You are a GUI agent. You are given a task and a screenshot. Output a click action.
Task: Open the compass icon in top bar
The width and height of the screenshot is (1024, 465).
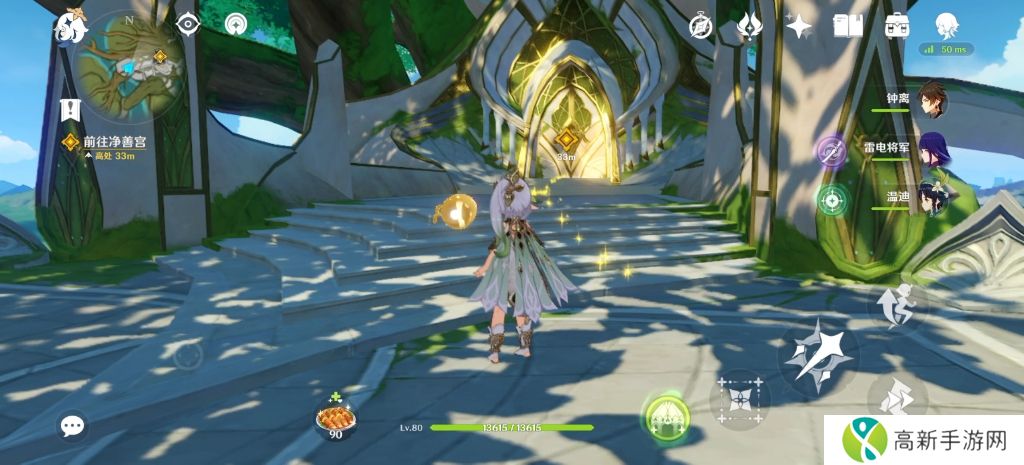point(701,27)
